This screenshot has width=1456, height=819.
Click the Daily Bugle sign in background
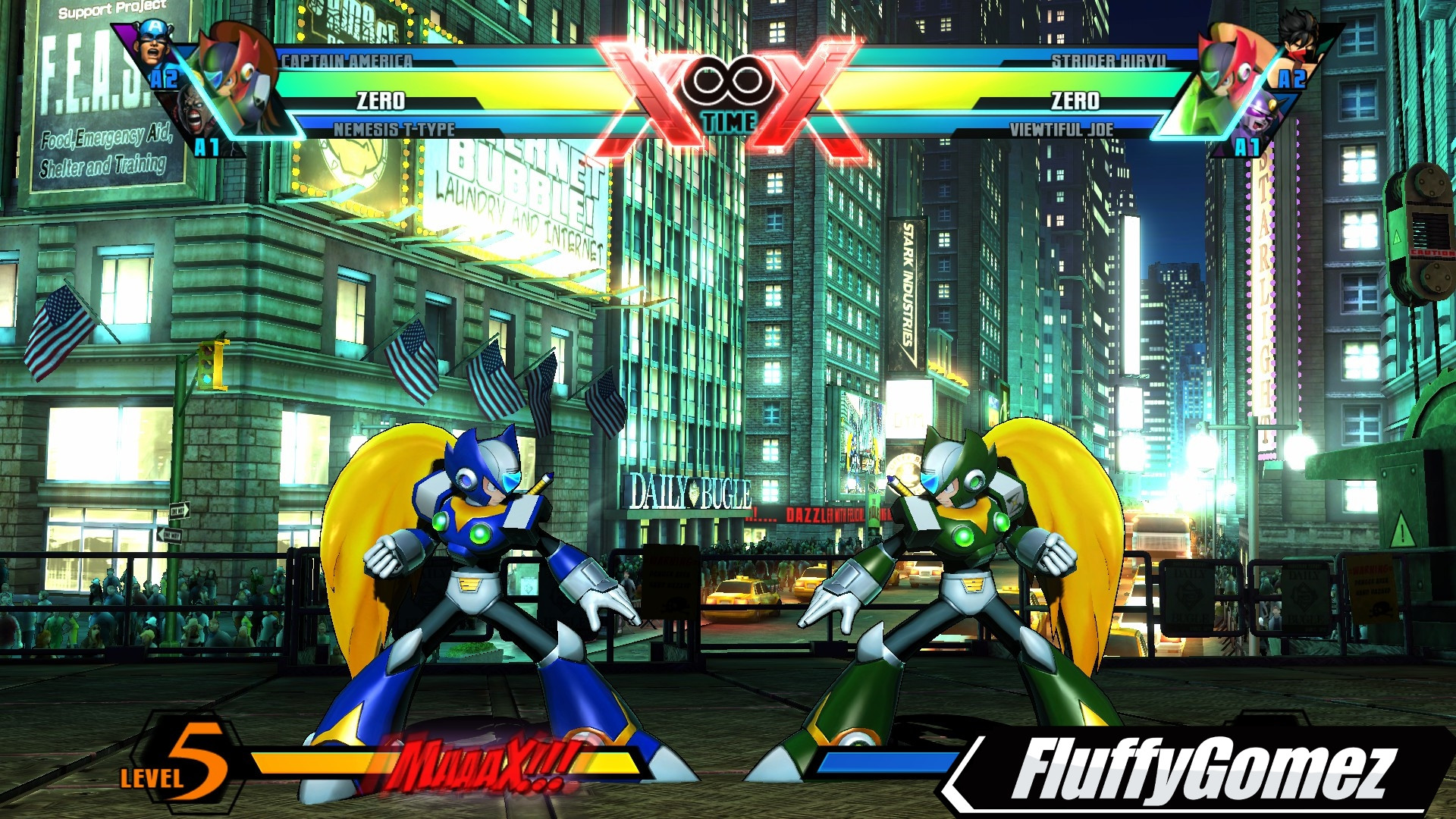[690, 491]
